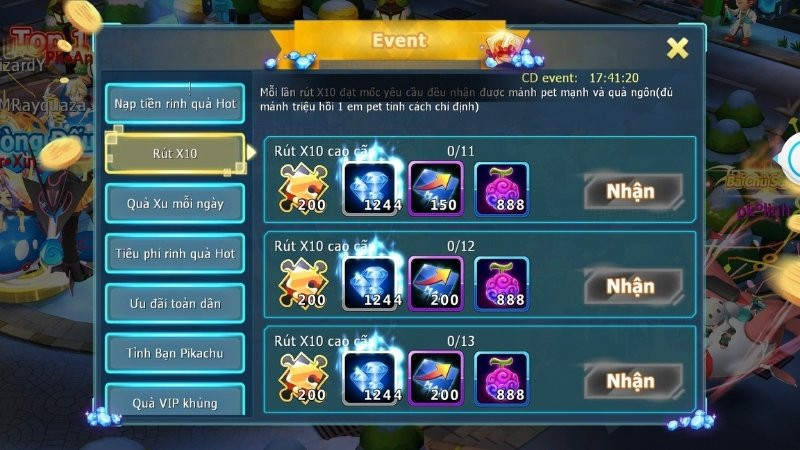Switch to Quà Xu mỗi ngày tab
Screen dimensions: 800x450
click(174, 203)
